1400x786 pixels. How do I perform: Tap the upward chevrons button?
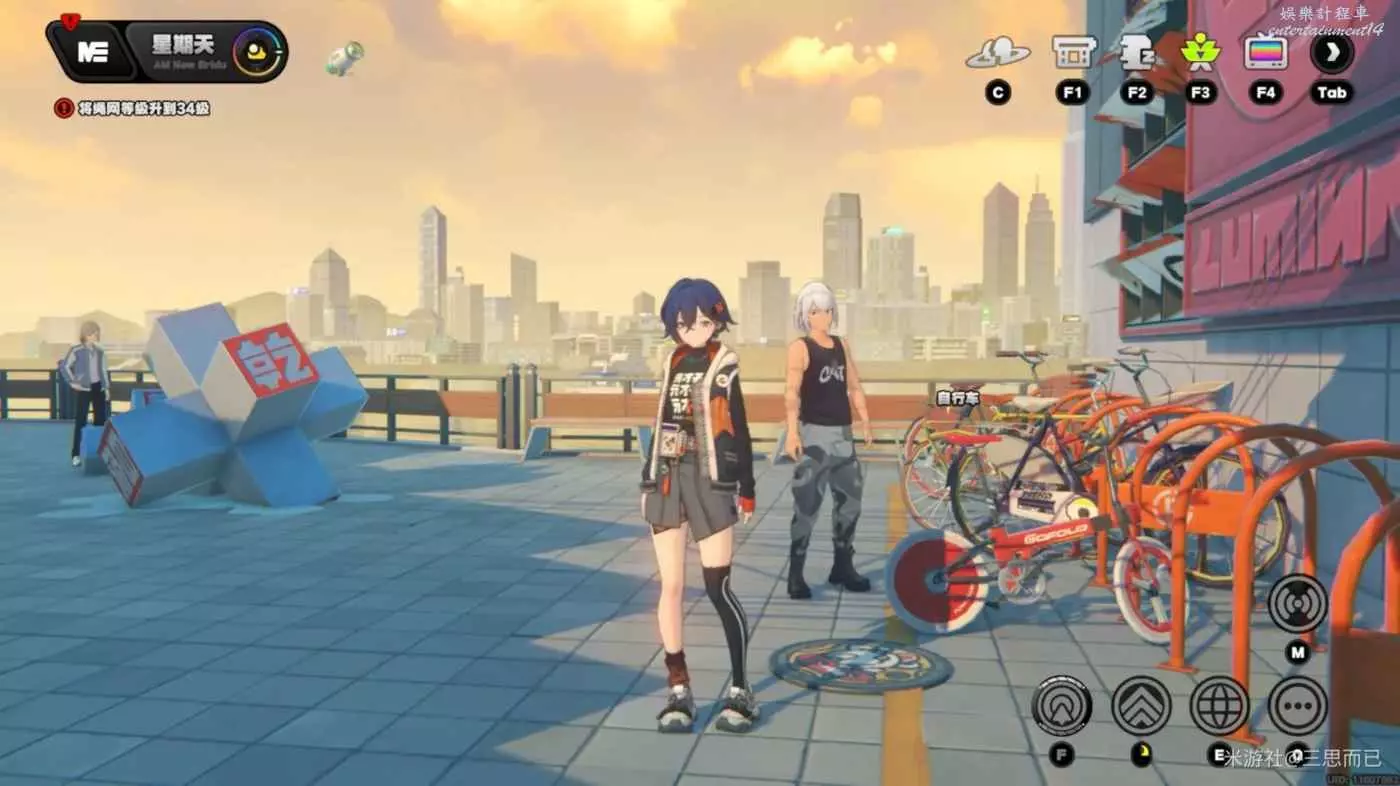point(1141,705)
